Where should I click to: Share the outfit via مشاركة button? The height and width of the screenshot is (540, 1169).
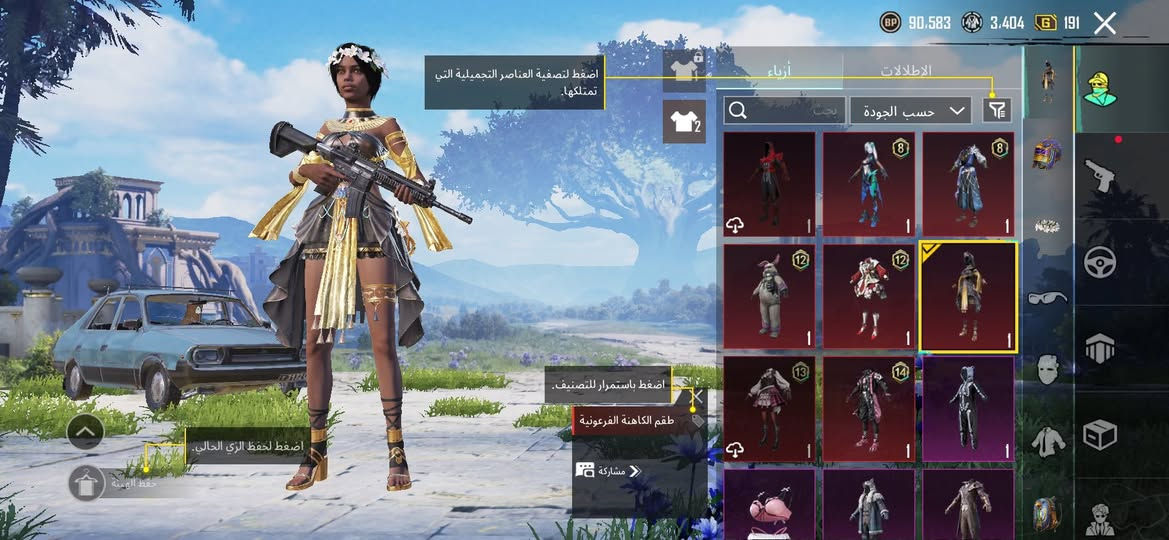[608, 470]
